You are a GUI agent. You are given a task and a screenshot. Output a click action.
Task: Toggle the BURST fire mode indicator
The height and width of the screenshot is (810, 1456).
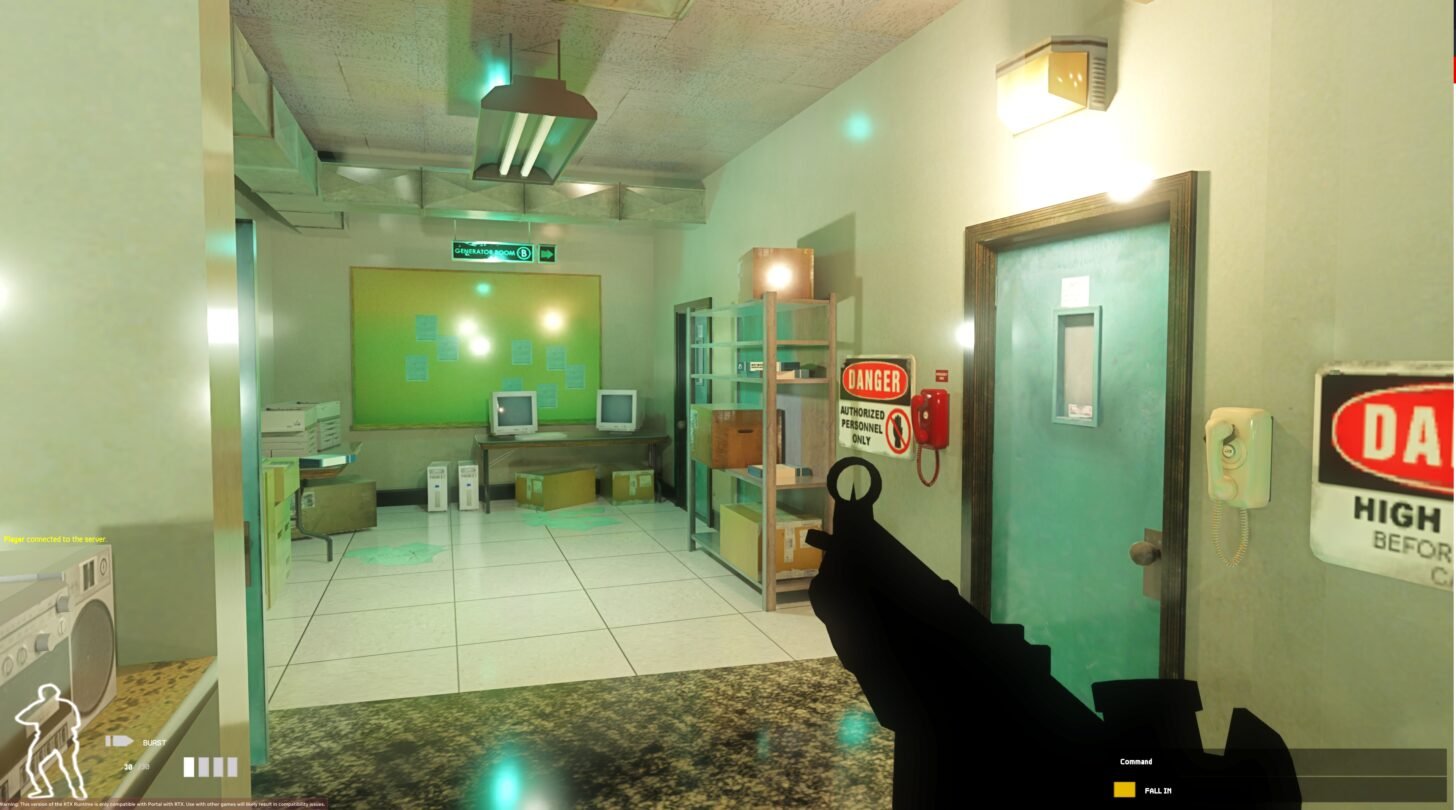point(154,743)
